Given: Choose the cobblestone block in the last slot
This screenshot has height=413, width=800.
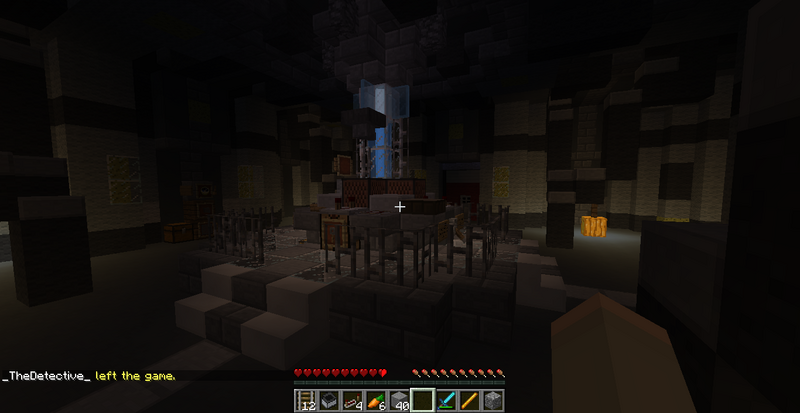Looking at the screenshot, I should [x=493, y=401].
